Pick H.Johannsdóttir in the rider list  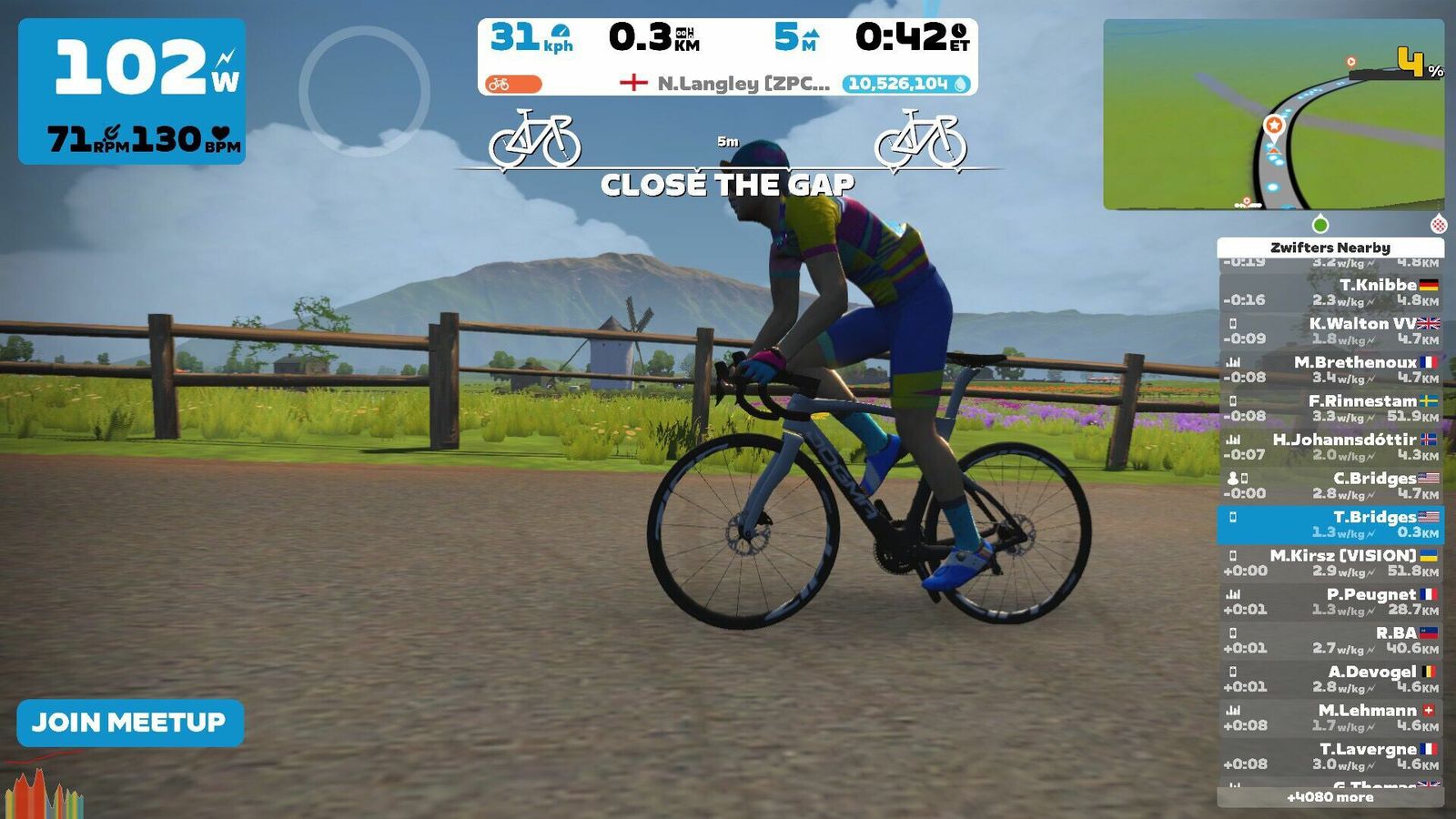click(x=1330, y=447)
